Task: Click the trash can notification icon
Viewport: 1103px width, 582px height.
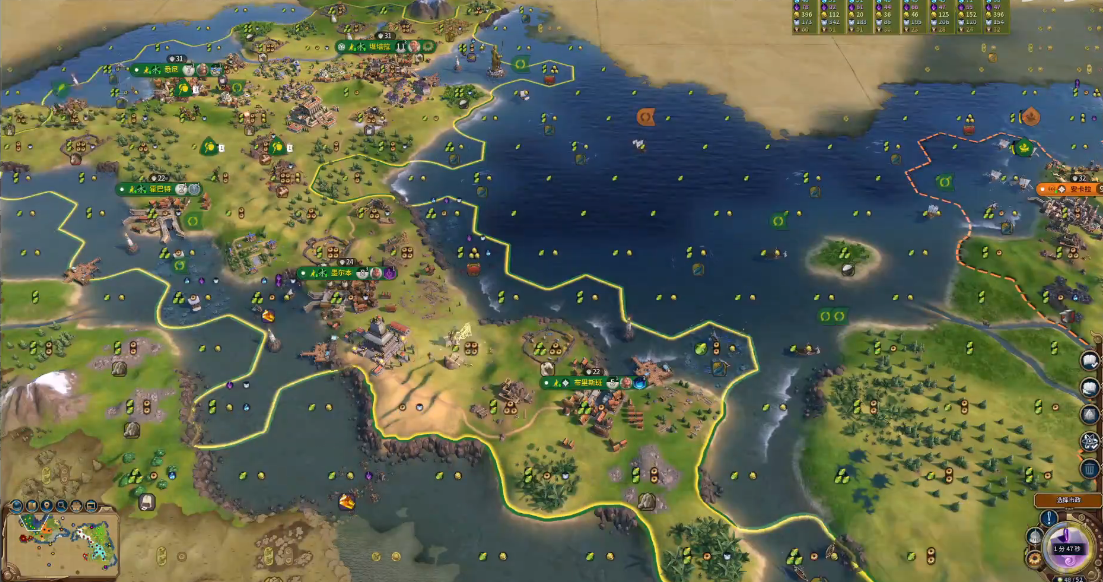Action: [x=1090, y=468]
